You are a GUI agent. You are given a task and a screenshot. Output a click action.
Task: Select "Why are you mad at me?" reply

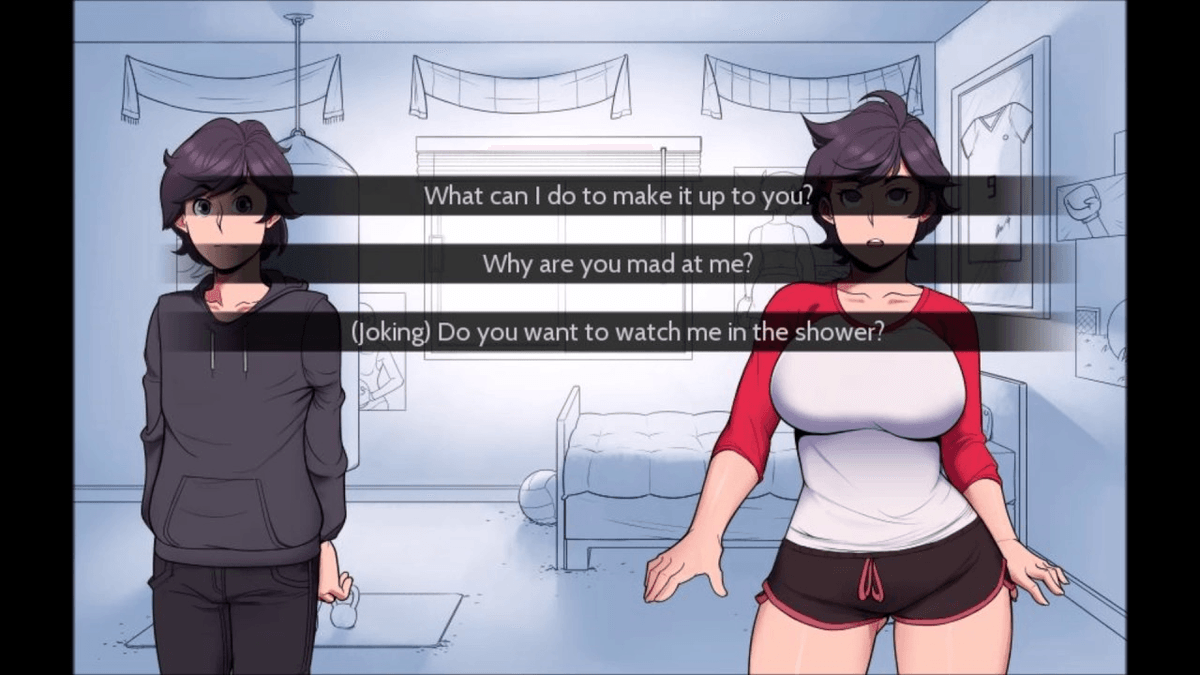point(617,264)
